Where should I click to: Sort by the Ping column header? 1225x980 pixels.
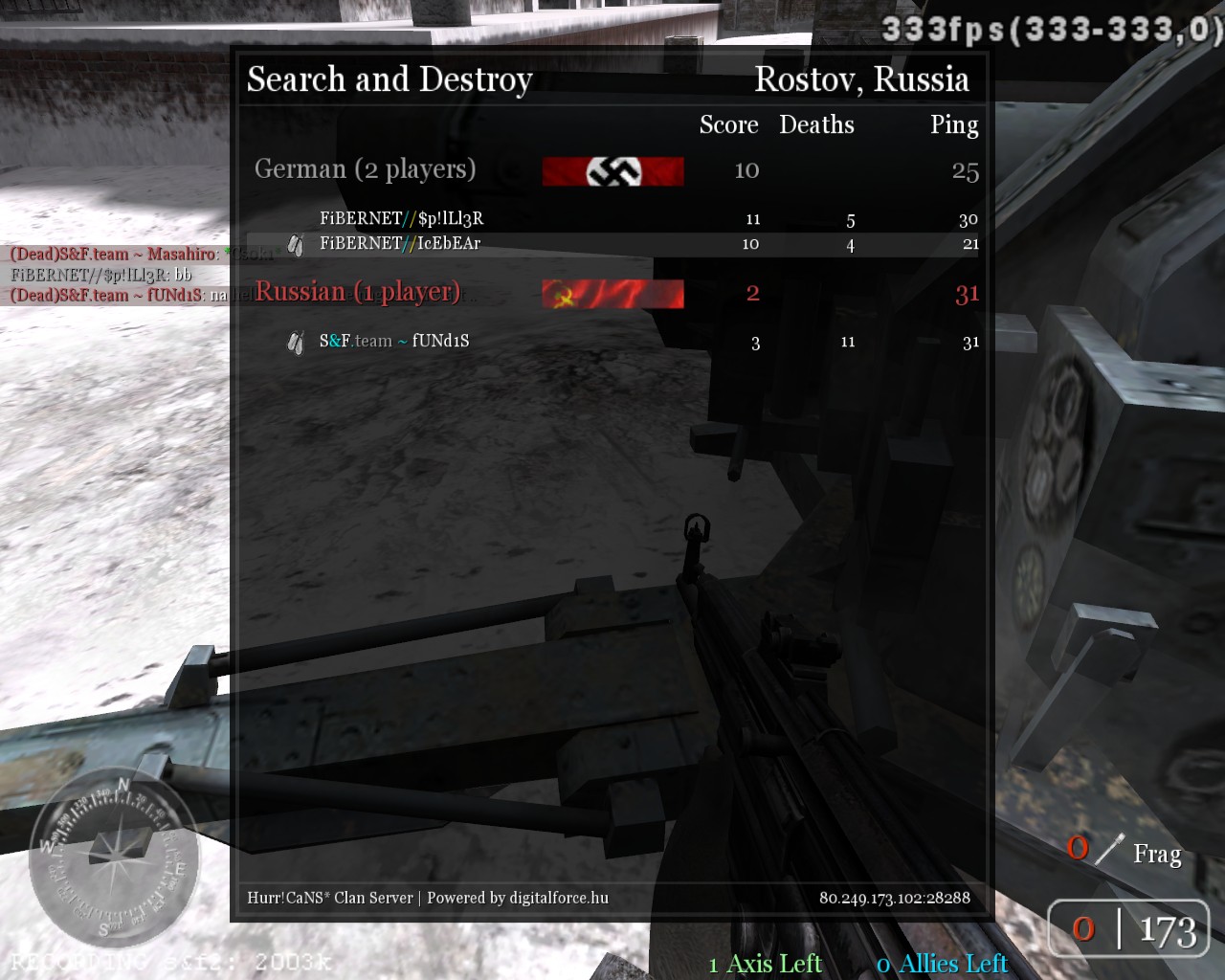953,125
